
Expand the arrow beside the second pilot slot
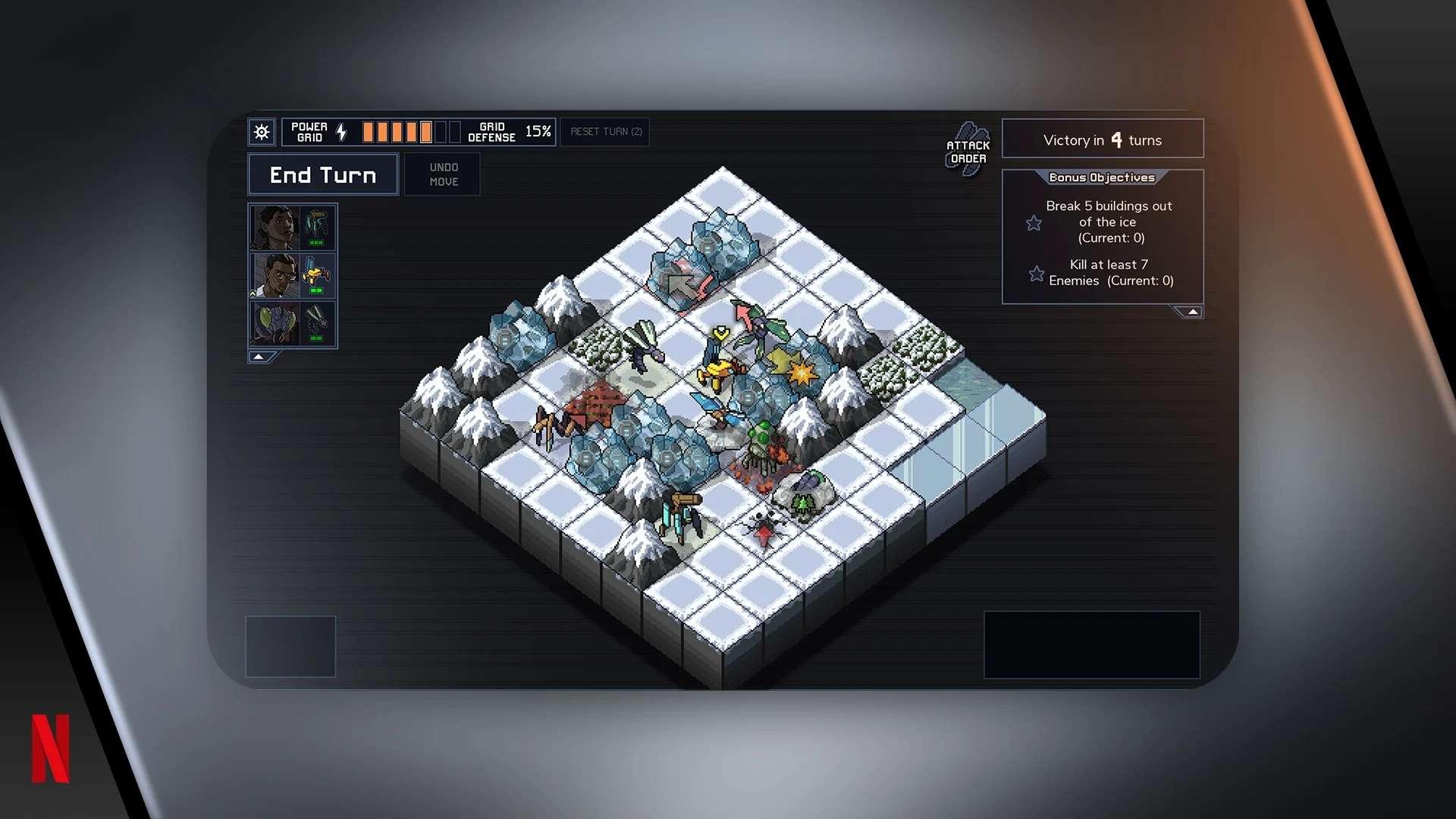coord(253,293)
